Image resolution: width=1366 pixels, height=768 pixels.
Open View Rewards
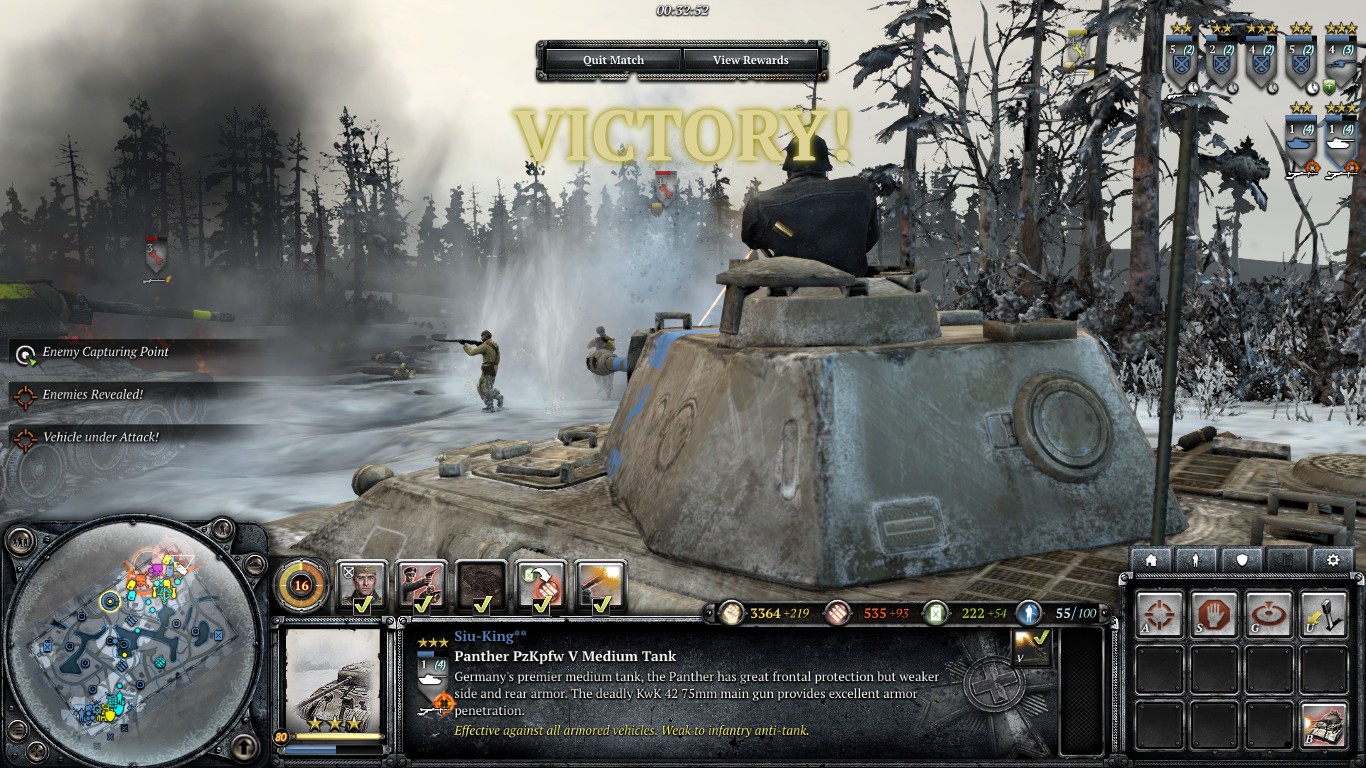750,60
